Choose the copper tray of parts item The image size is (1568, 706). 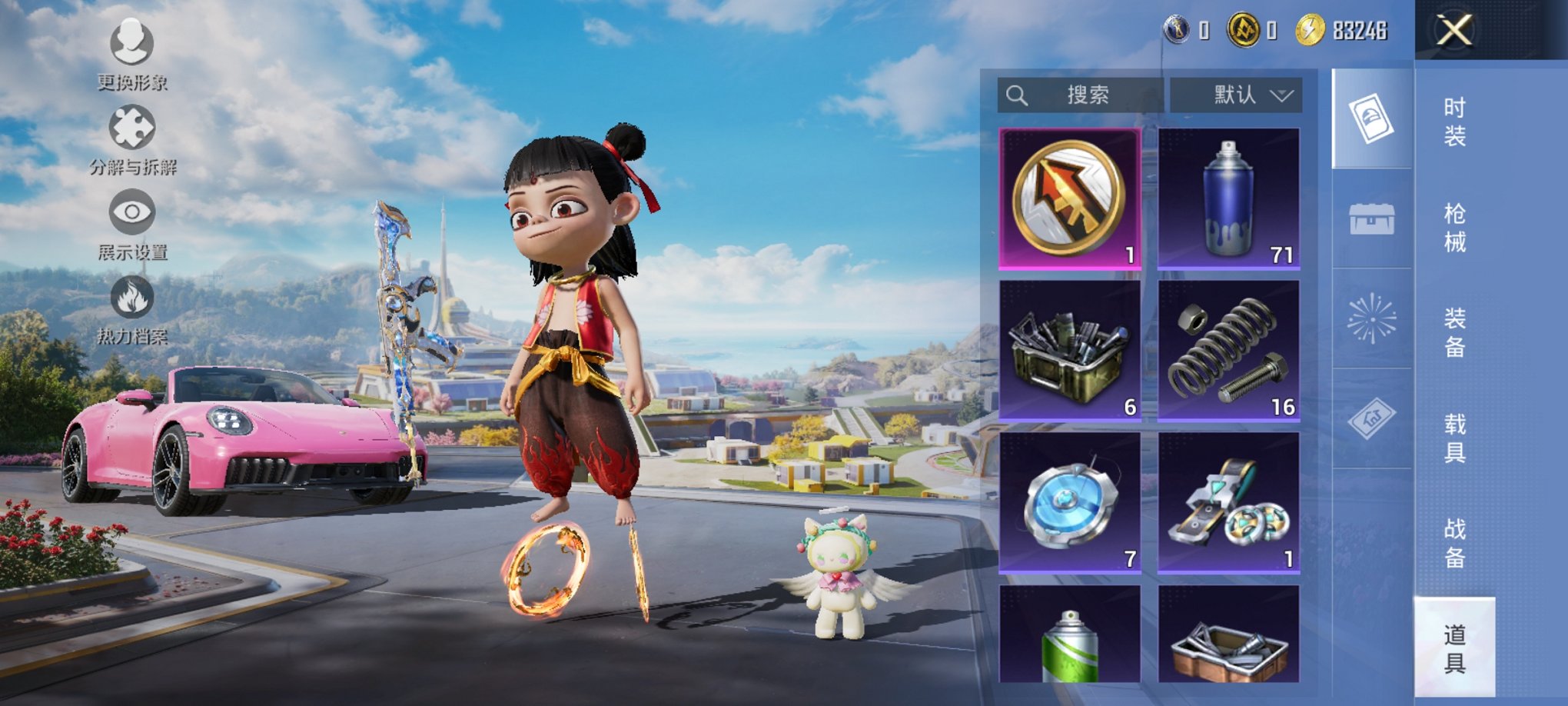coord(1228,634)
